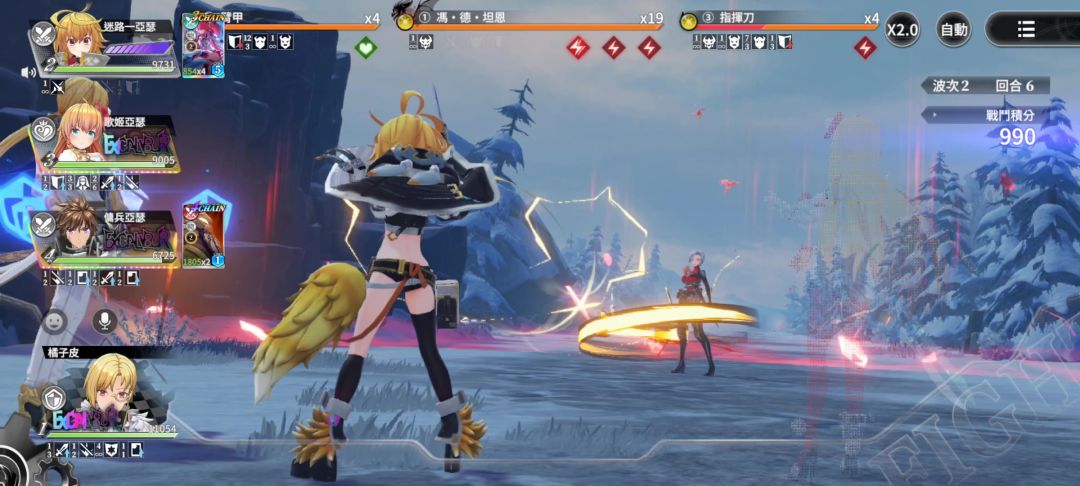Open the emoji sticker button
The width and height of the screenshot is (1080, 486).
(x=56, y=321)
